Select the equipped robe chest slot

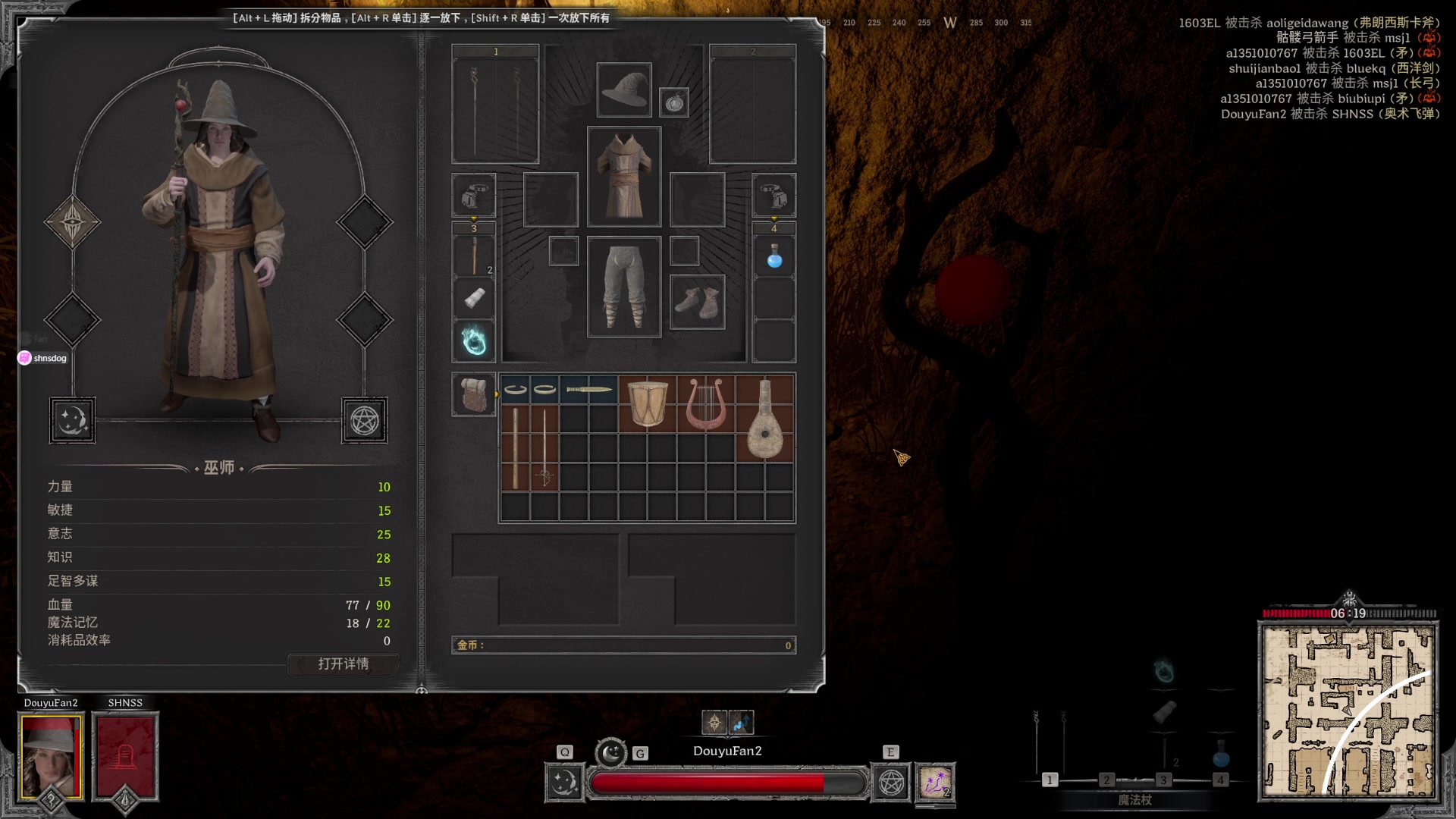pyautogui.click(x=623, y=177)
